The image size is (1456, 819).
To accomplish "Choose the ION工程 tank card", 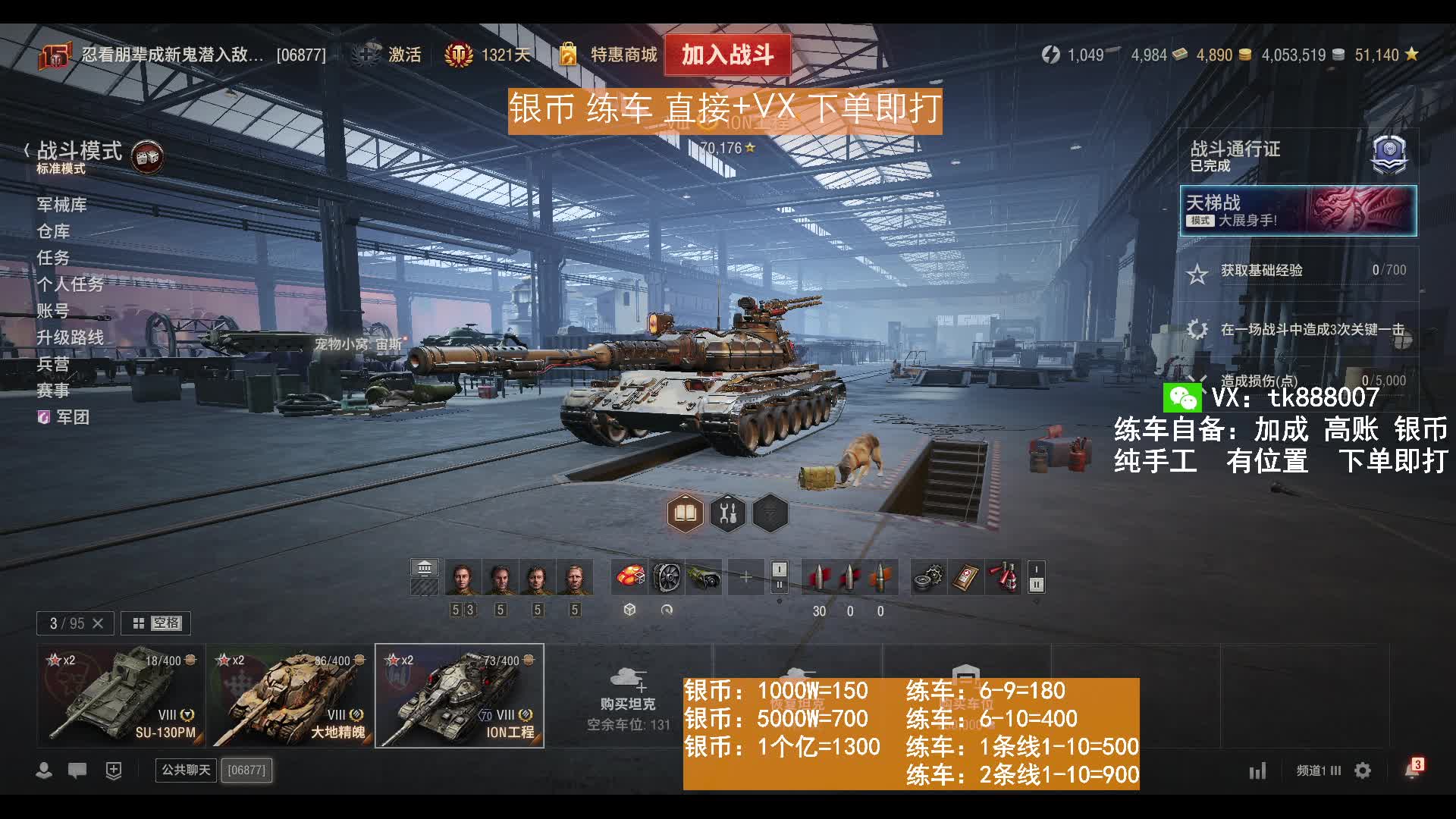I will click(460, 696).
